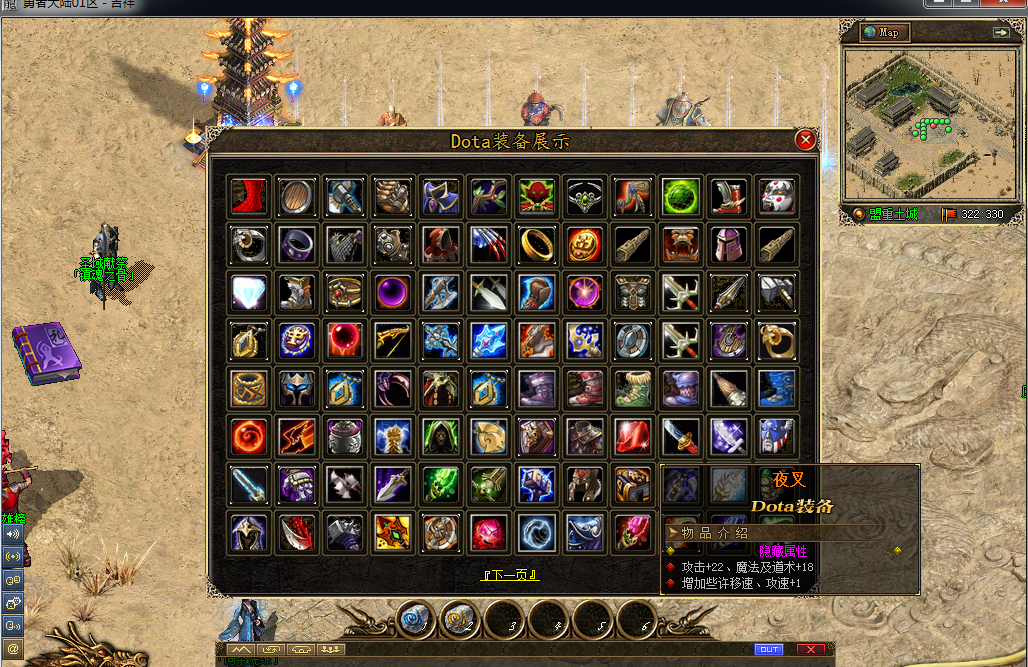Select the purple void orb item
This screenshot has width=1028, height=667.
coord(392,292)
